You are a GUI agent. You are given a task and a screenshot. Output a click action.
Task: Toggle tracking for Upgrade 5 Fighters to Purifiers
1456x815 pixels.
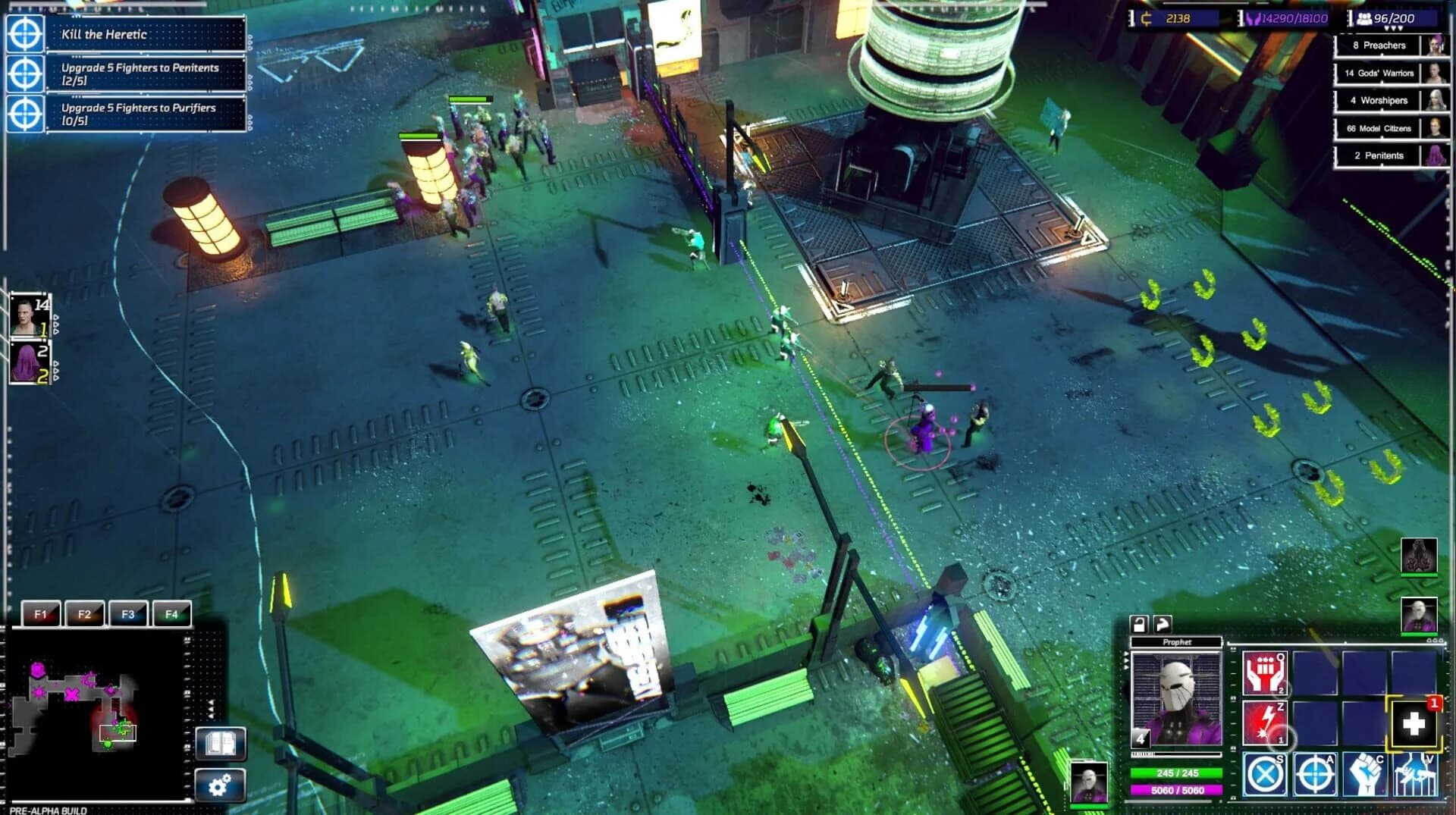[24, 114]
